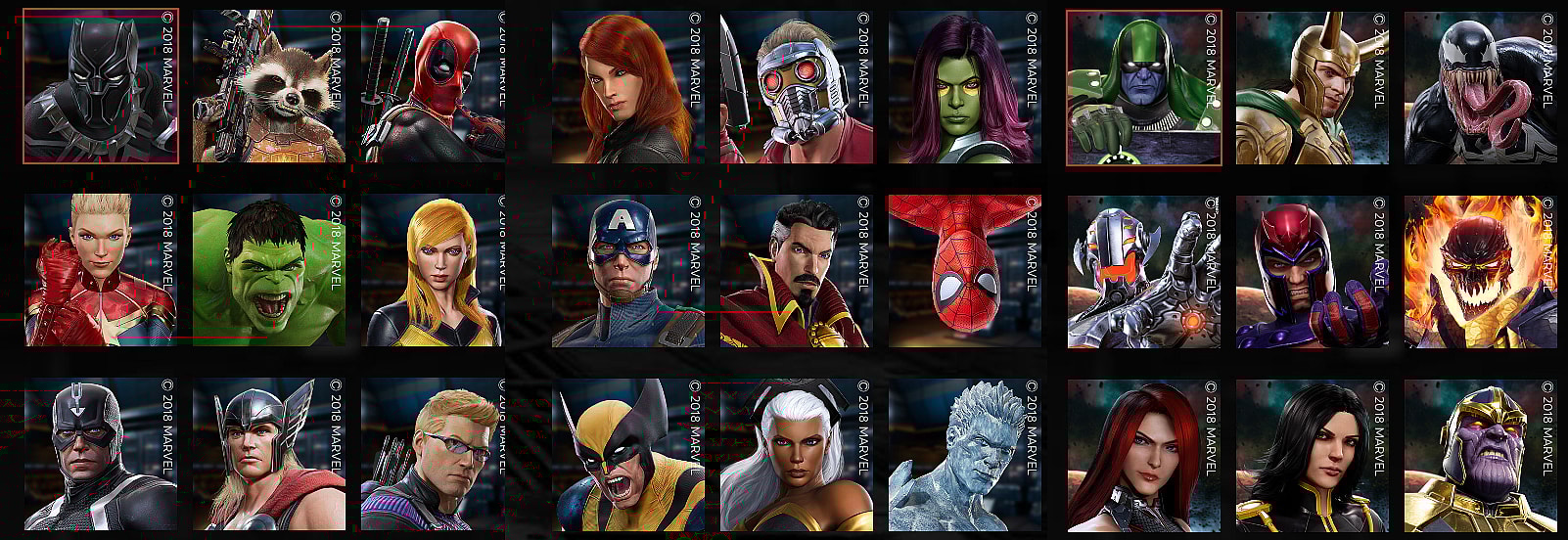Pick the Deadpool character tile
The image size is (1568, 540).
click(x=434, y=87)
